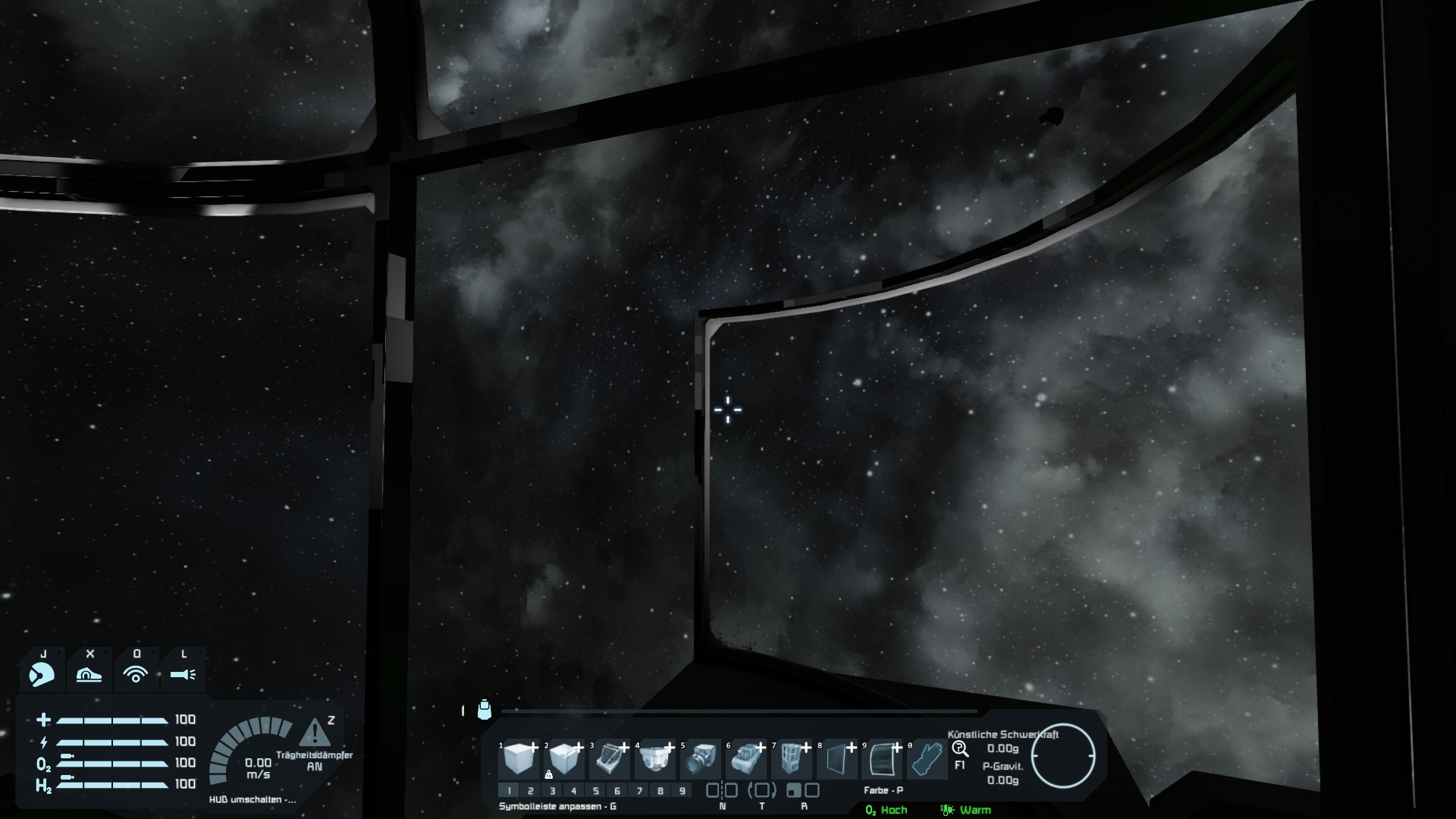Image resolution: width=1456 pixels, height=819 pixels.
Task: Select the curved window panel in slot 9
Action: (882, 758)
